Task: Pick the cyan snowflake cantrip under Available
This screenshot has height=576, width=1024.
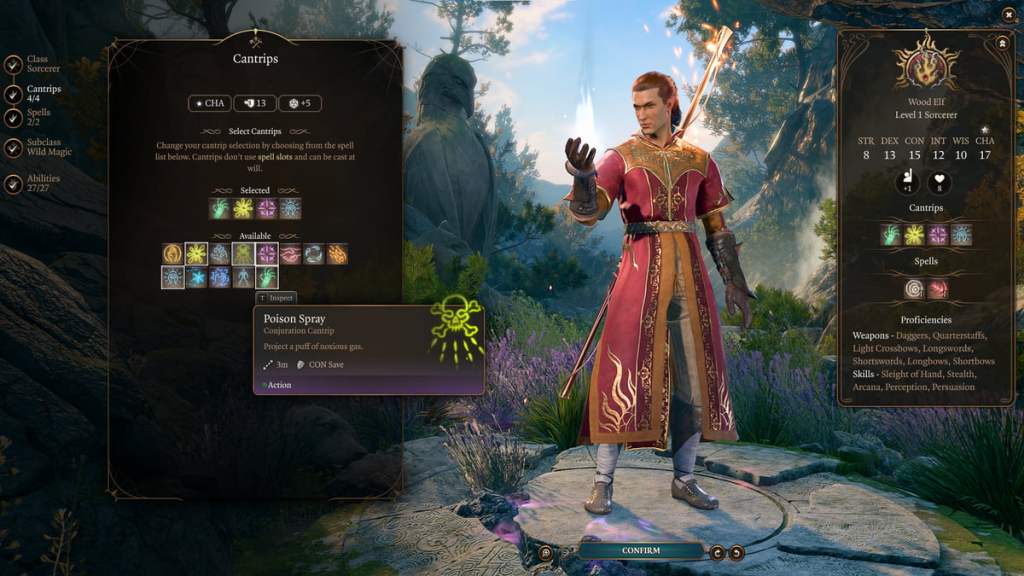Action: (196, 277)
